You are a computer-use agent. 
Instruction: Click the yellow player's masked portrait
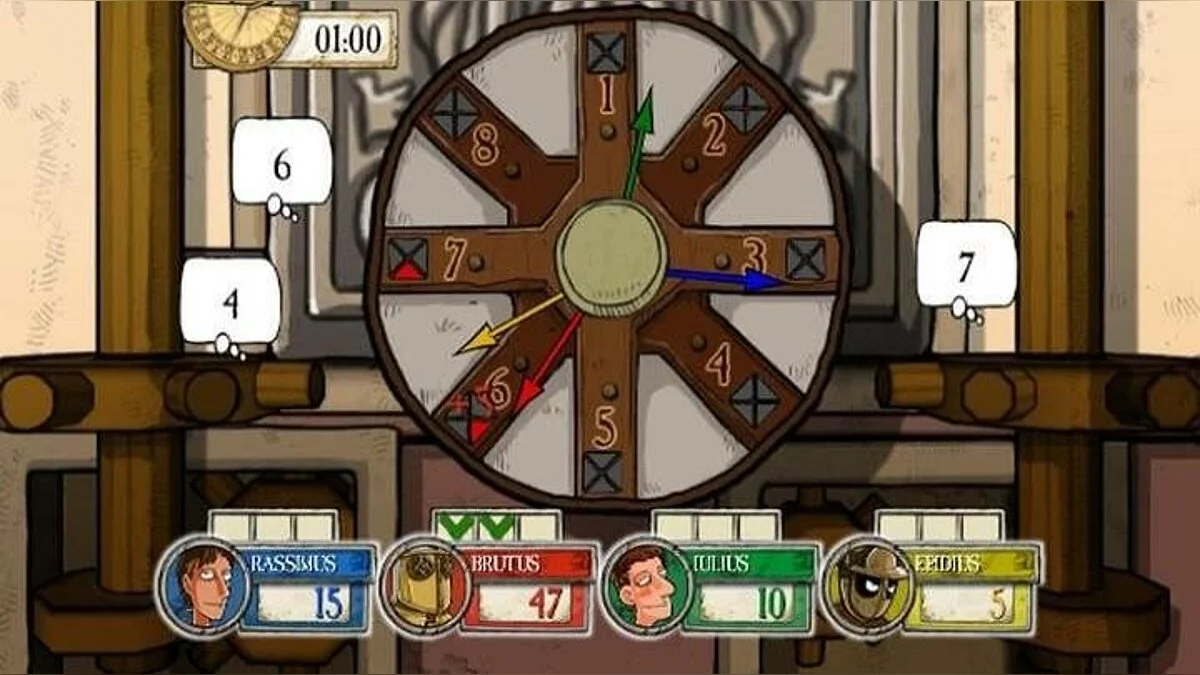[x=866, y=587]
